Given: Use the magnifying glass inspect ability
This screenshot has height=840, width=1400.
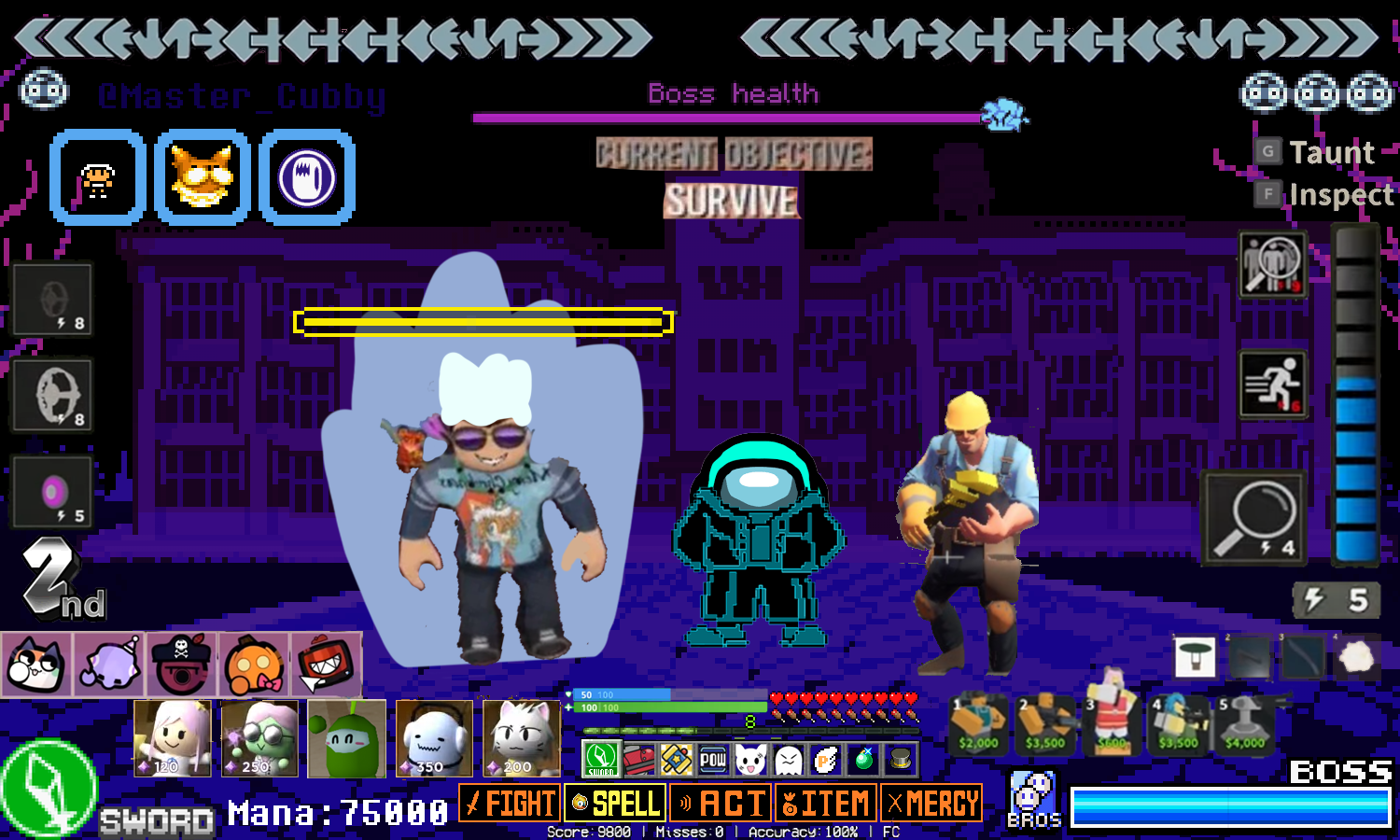Looking at the screenshot, I should 1254,516.
